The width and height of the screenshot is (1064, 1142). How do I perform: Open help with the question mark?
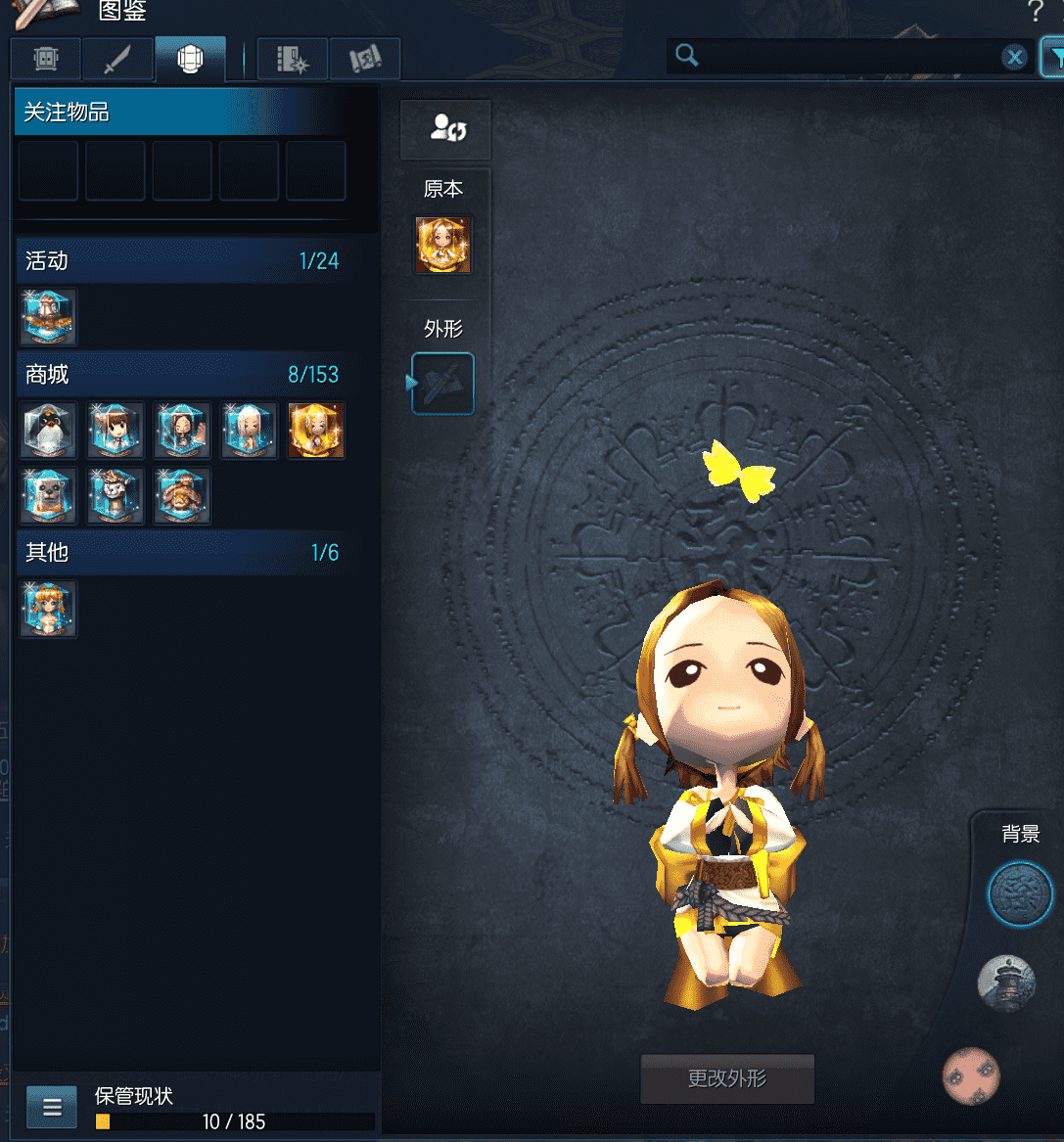click(x=1035, y=13)
